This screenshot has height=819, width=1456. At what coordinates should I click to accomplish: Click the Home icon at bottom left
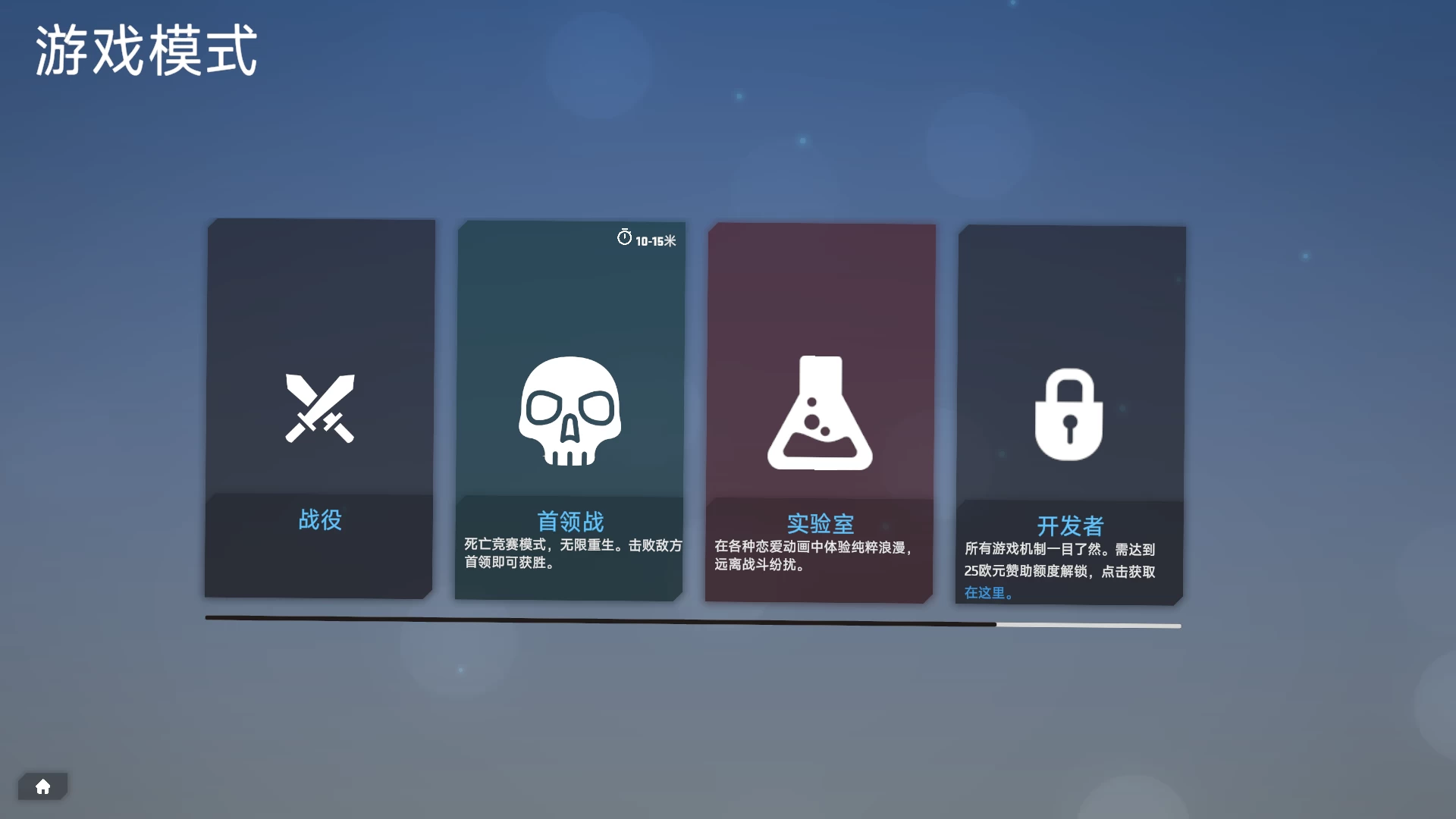(43, 786)
